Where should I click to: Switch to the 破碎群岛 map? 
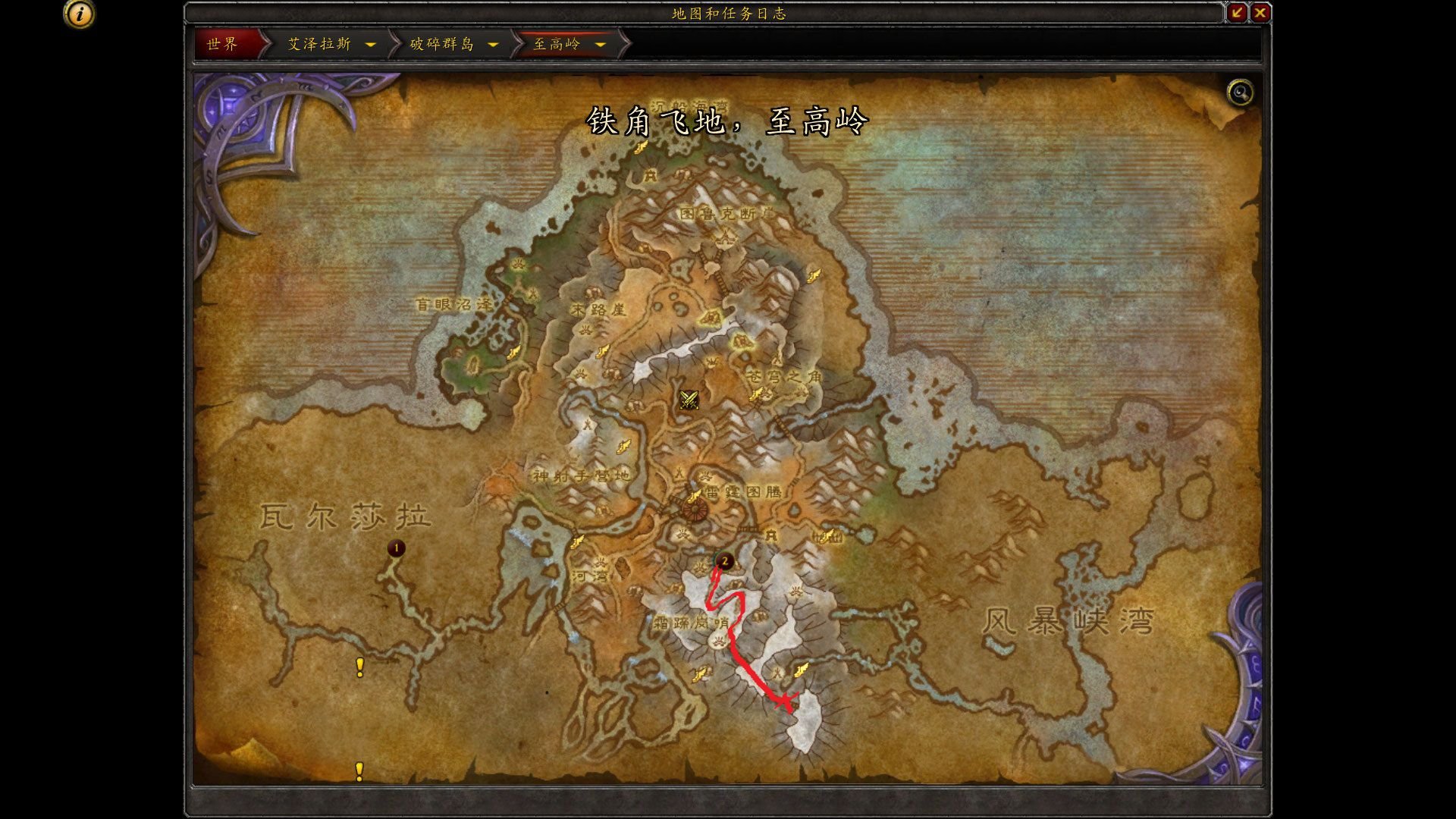(442, 44)
